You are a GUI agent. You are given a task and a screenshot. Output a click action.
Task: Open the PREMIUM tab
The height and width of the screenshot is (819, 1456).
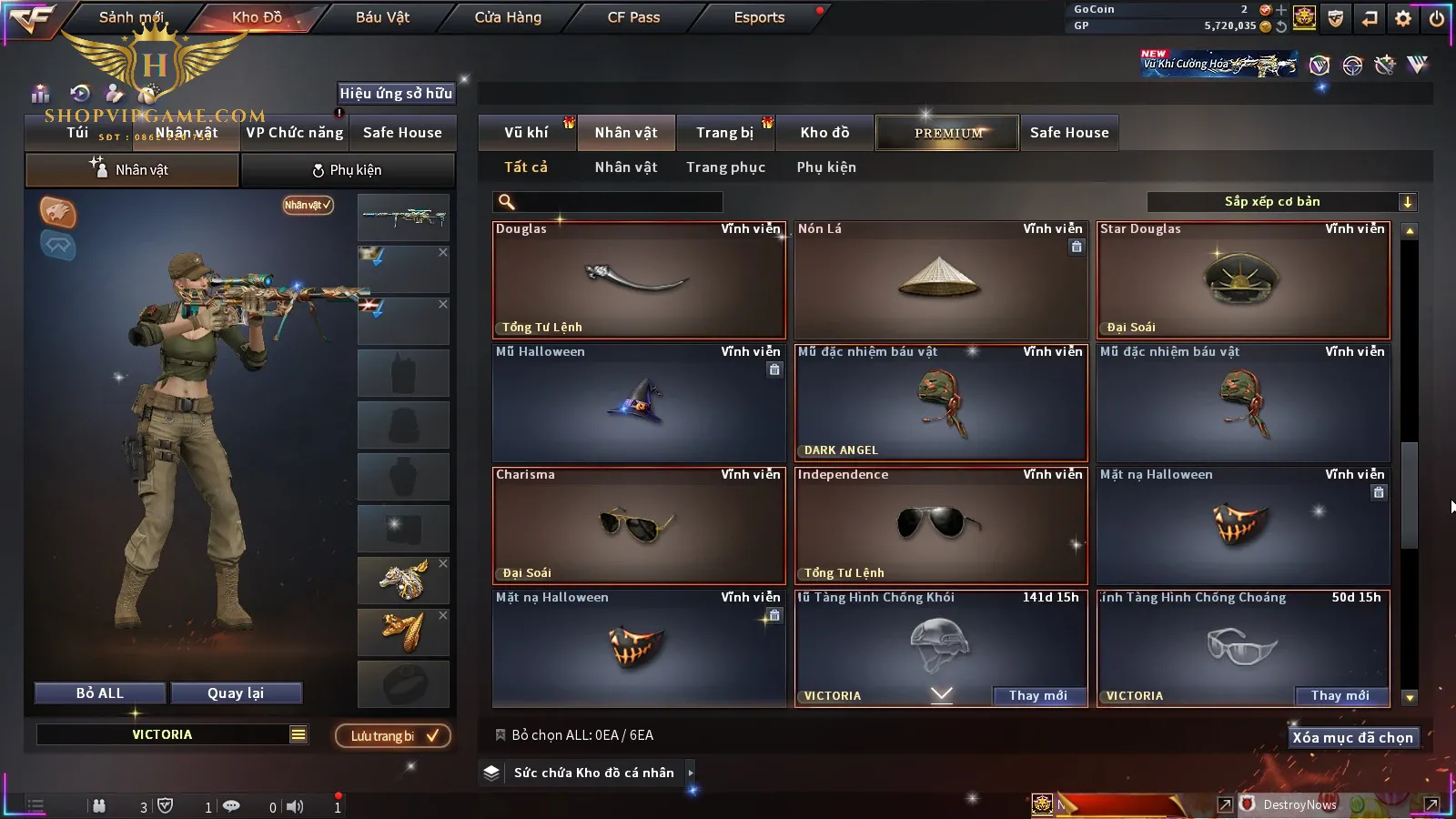(x=948, y=133)
